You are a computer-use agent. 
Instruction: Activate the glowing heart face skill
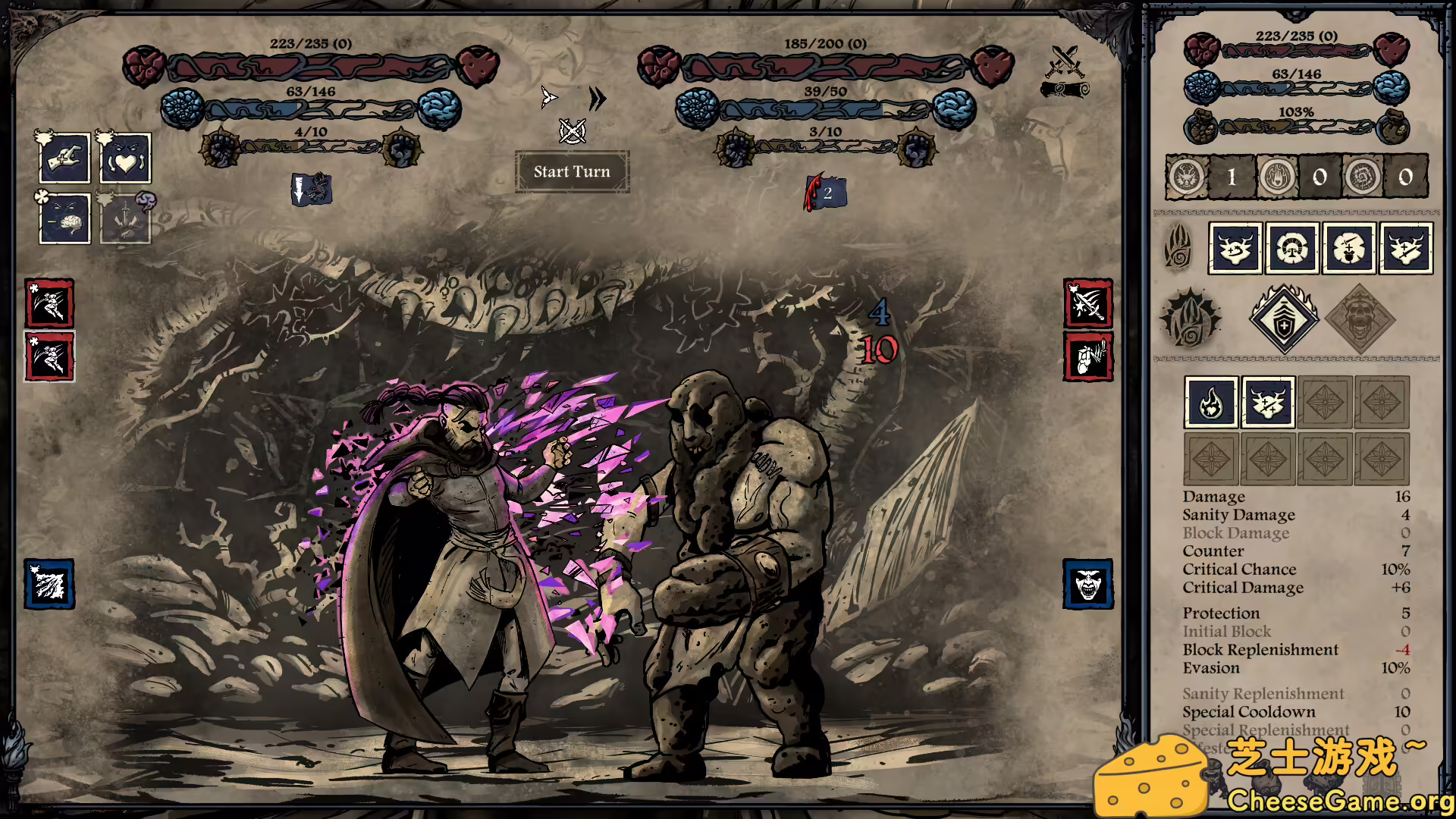point(125,158)
